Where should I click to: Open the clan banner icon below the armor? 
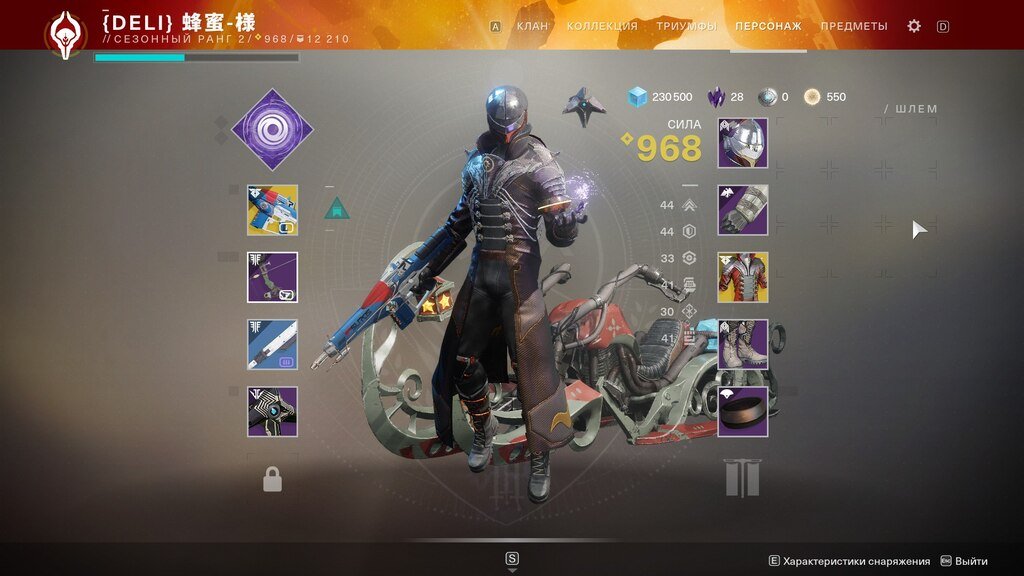(742, 479)
